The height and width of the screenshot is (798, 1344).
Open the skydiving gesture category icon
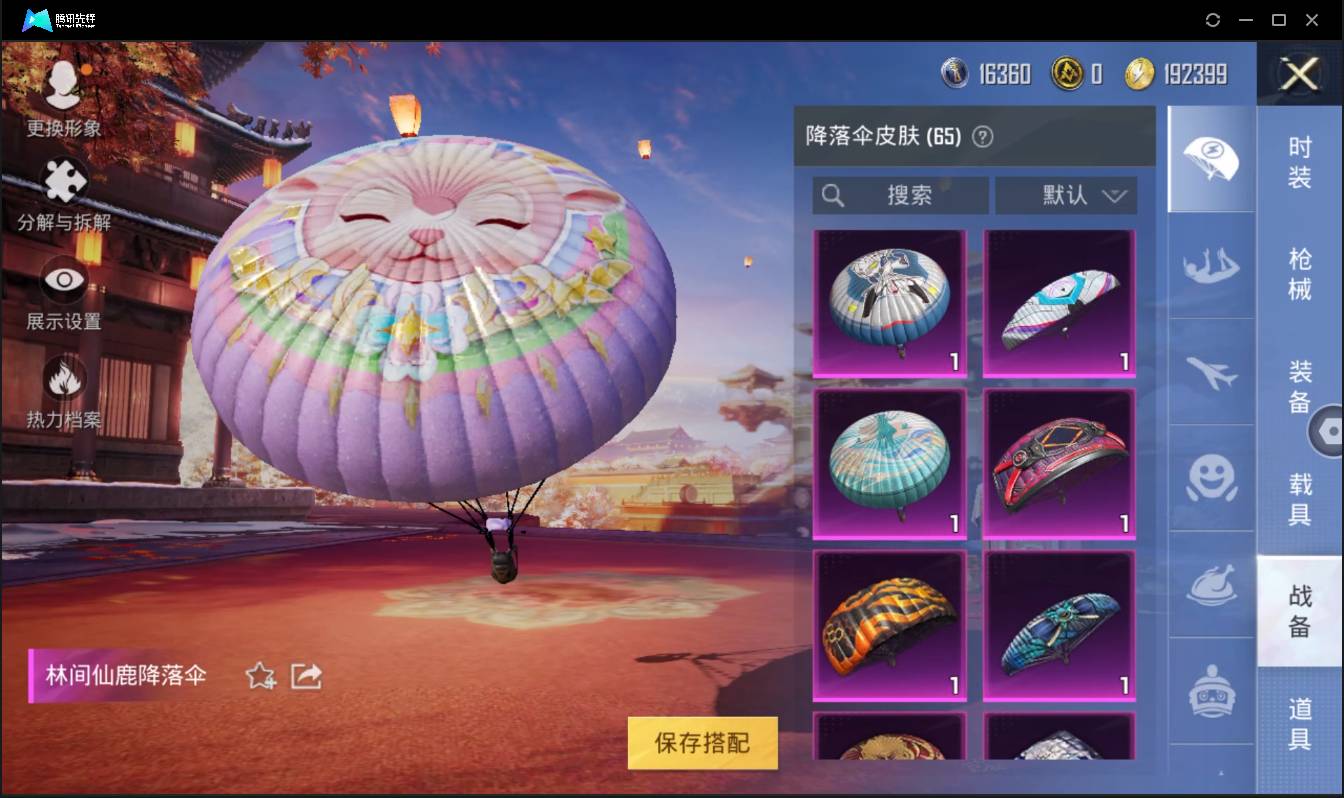click(1211, 267)
